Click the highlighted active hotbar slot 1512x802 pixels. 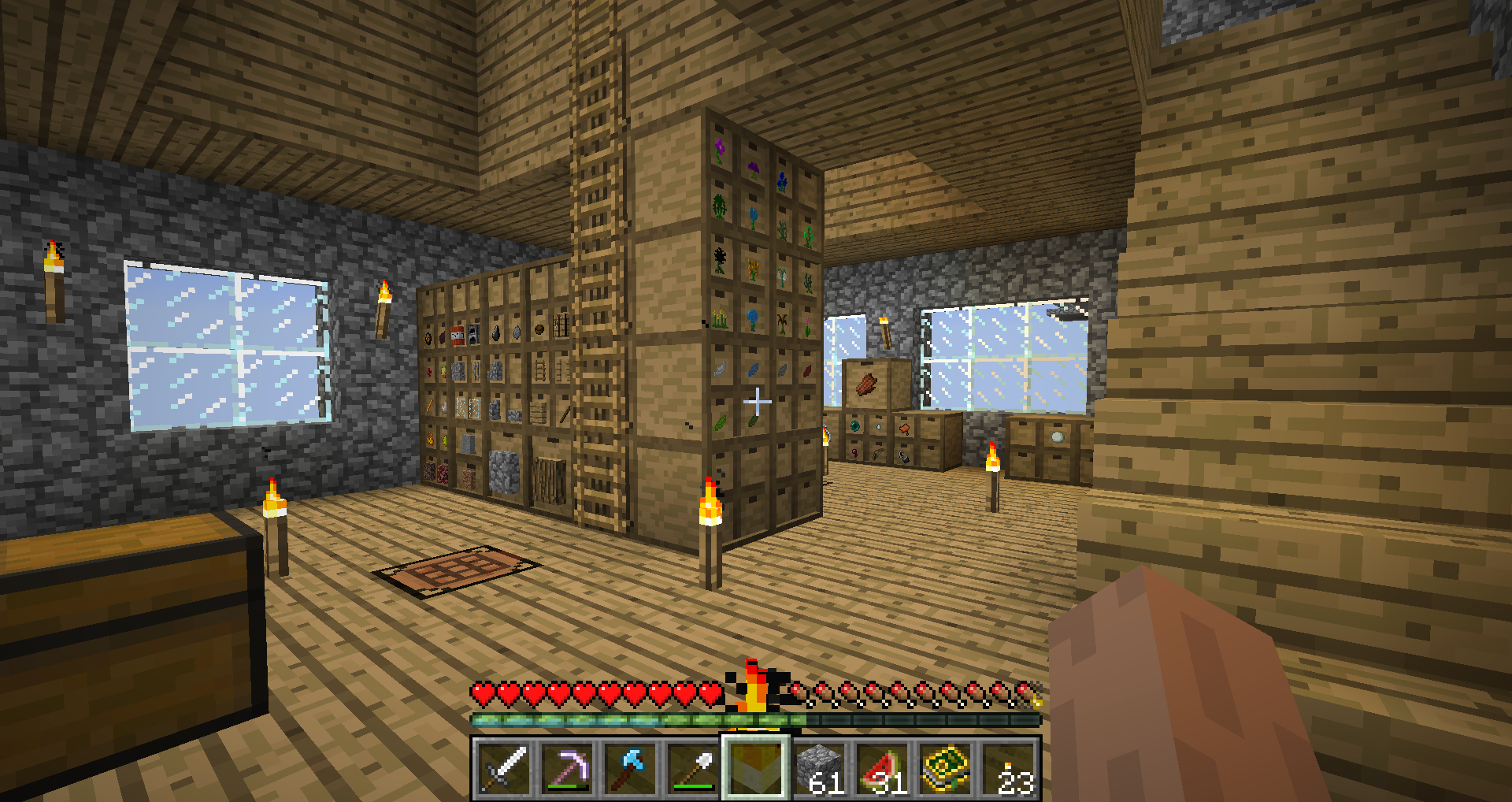(x=756, y=768)
